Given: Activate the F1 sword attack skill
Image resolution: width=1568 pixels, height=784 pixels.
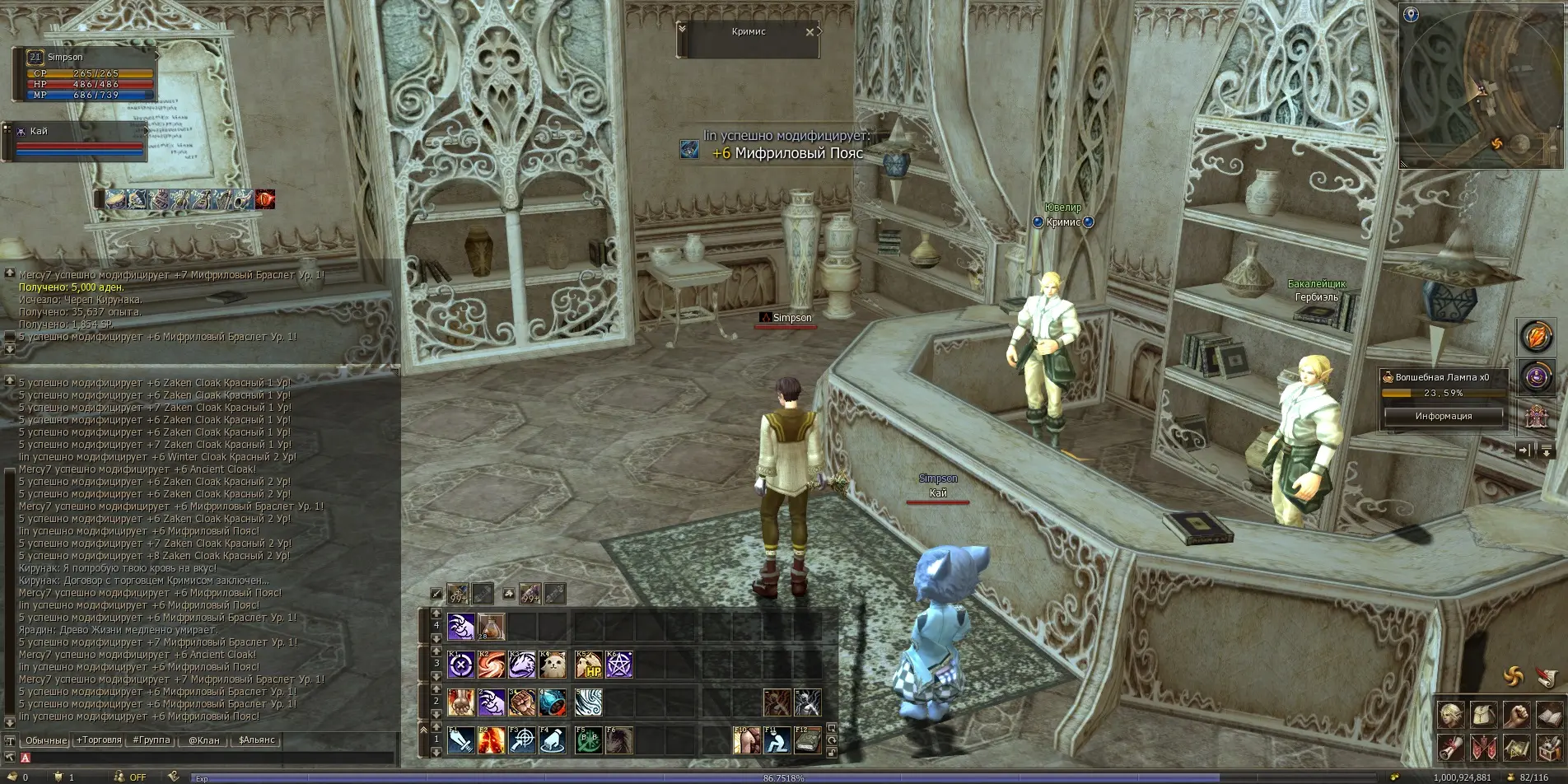Looking at the screenshot, I should coord(460,740).
